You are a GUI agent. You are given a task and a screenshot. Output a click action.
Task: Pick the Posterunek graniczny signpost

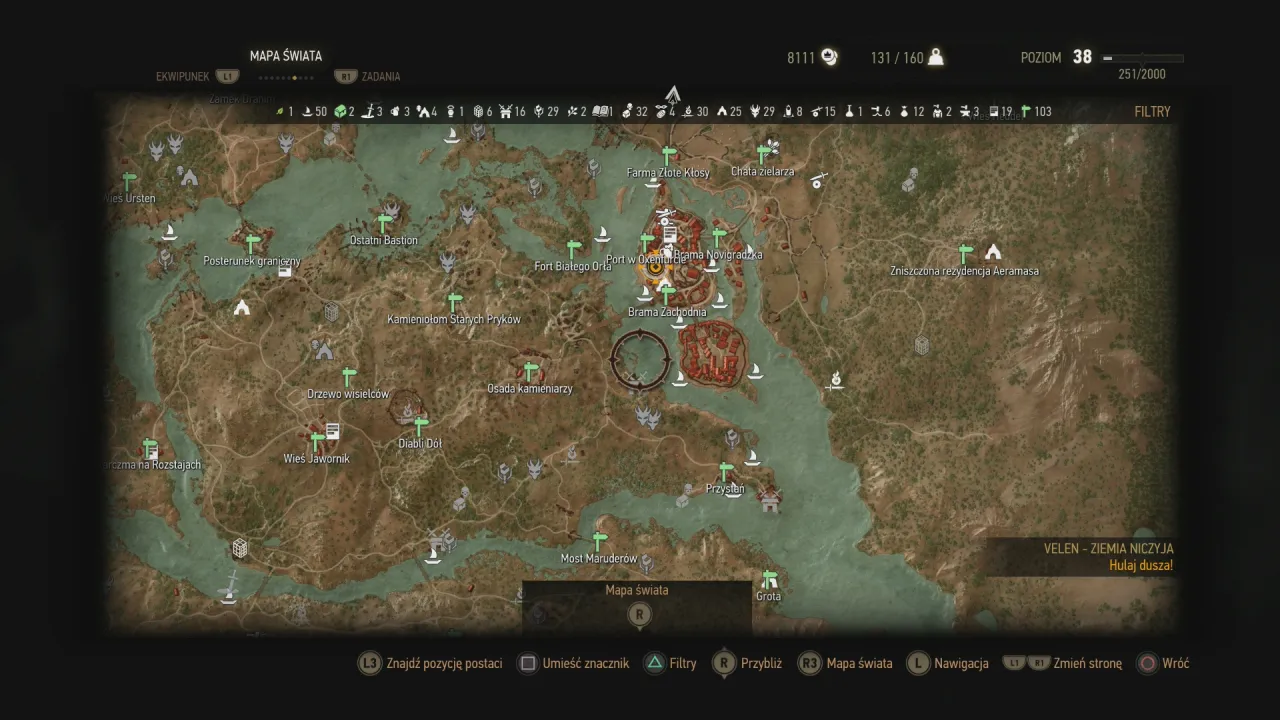253,244
